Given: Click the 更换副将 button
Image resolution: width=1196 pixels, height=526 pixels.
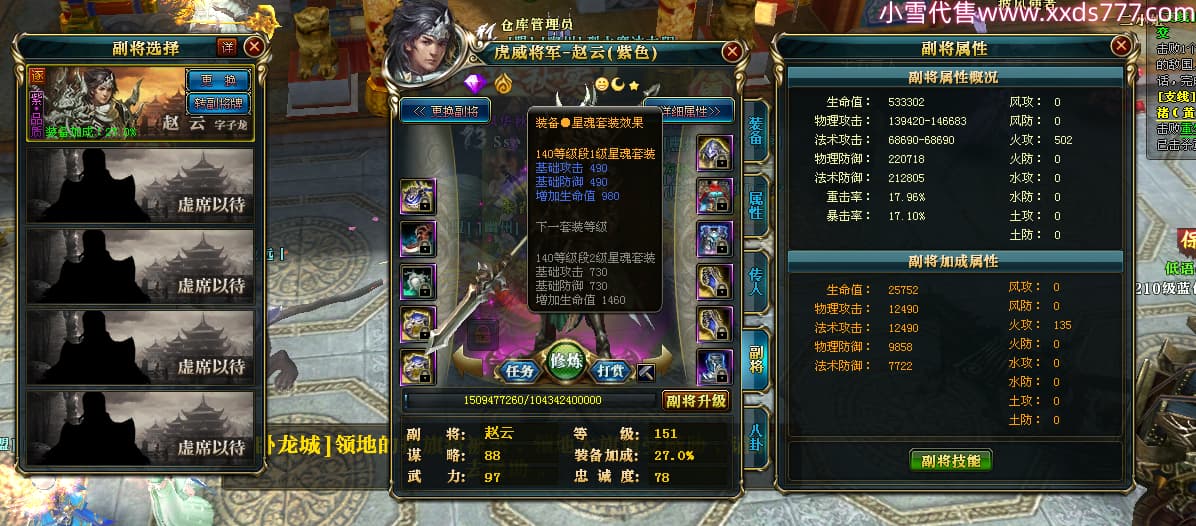Looking at the screenshot, I should 446,110.
